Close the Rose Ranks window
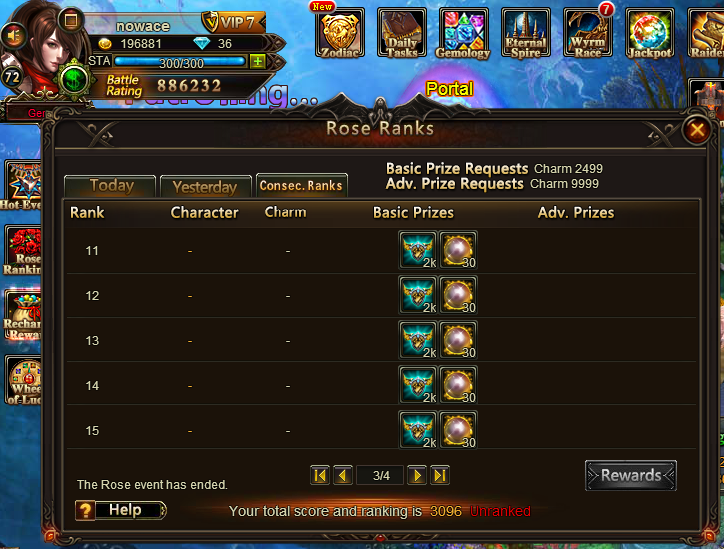 coord(696,130)
